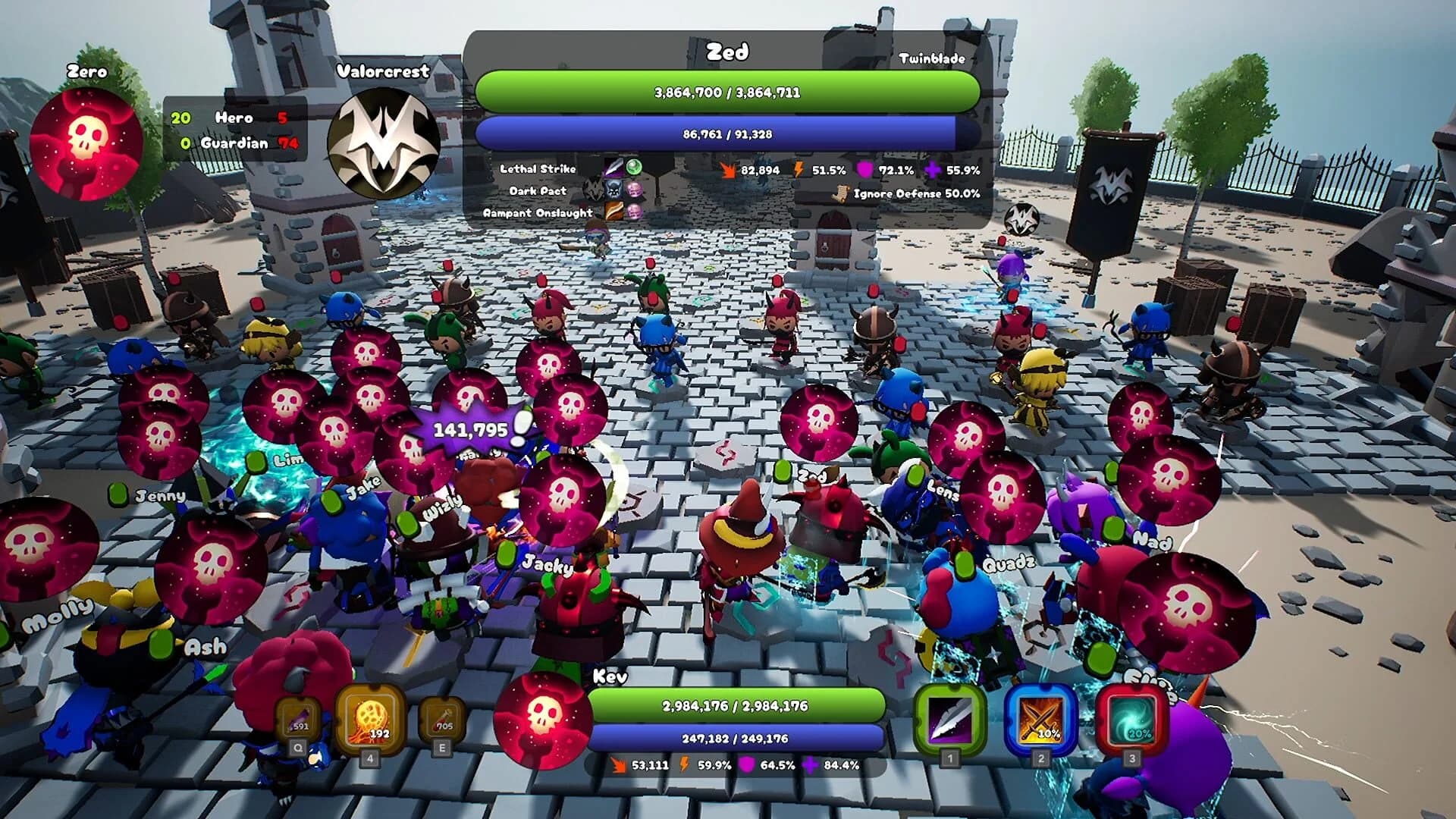Click Zed's orange attack damage icon
Screen dimensions: 1456x819
point(730,170)
